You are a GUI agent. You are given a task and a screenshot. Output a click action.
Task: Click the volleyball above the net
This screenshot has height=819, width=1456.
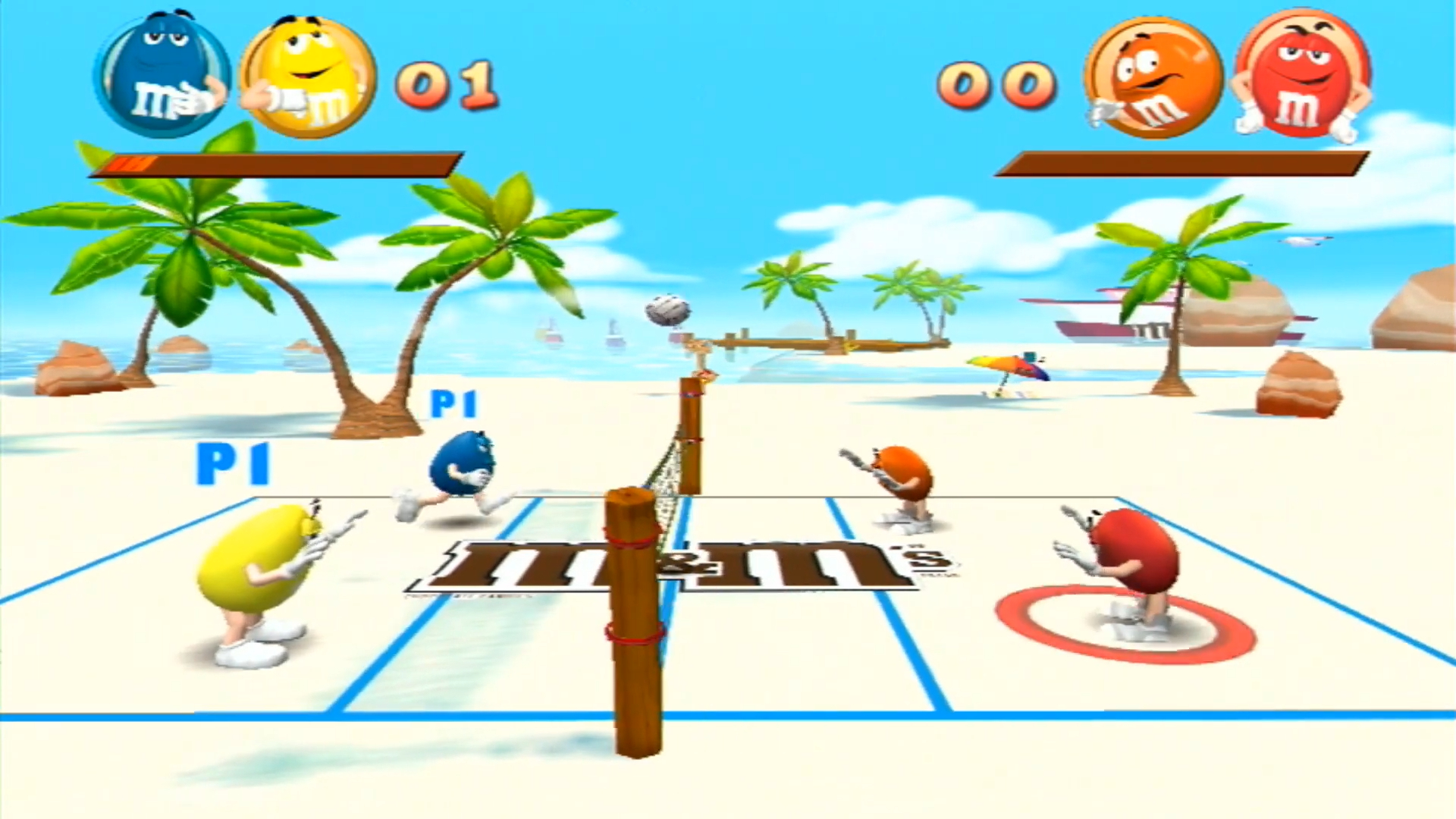pos(667,311)
